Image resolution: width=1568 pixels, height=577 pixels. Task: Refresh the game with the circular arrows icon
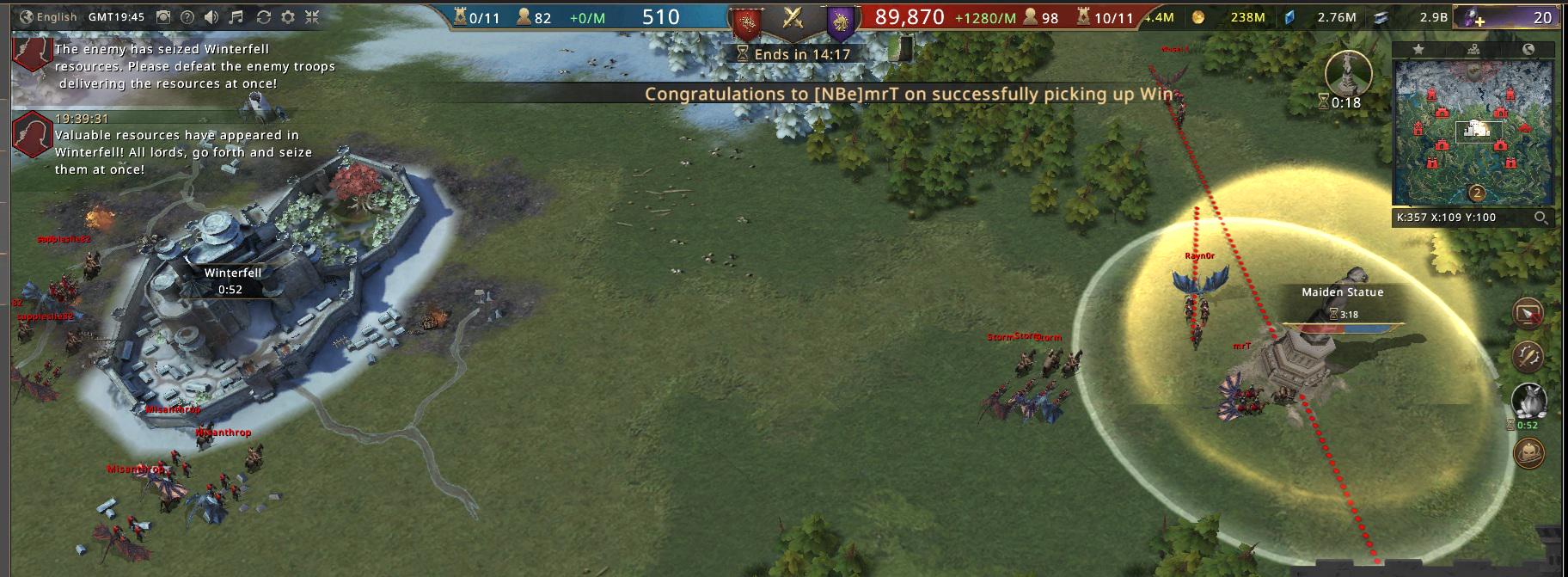click(x=263, y=17)
